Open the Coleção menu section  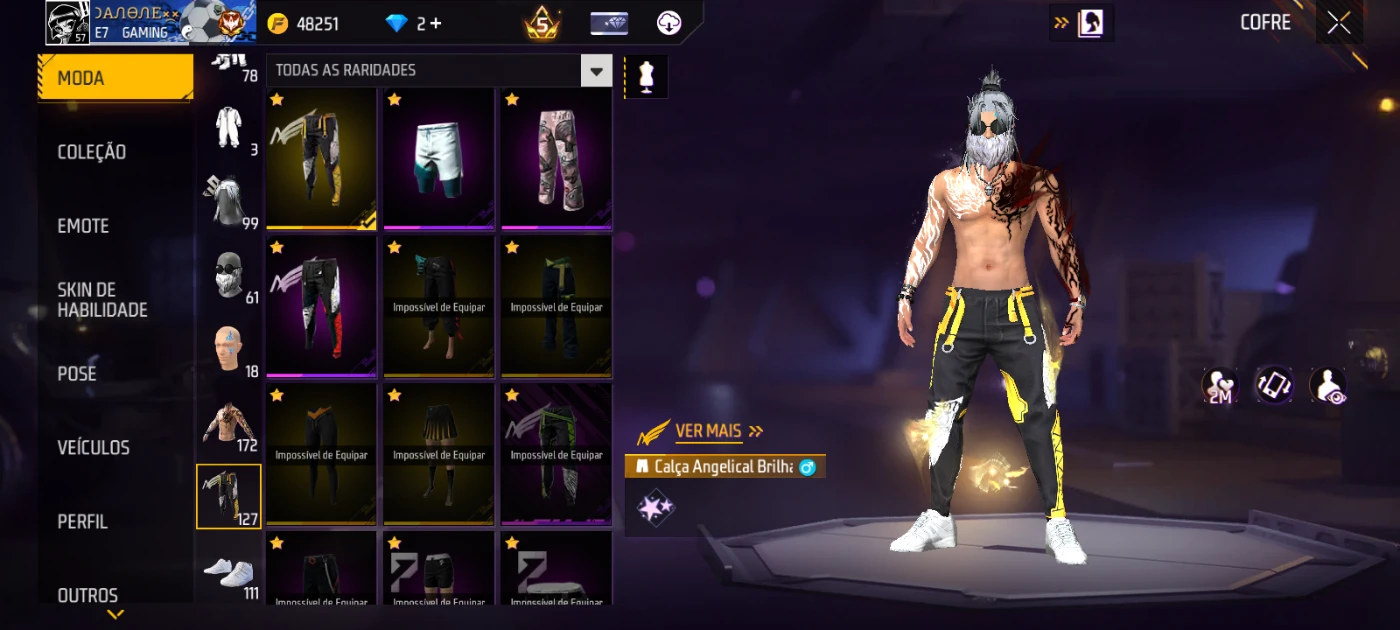pyautogui.click(x=92, y=152)
